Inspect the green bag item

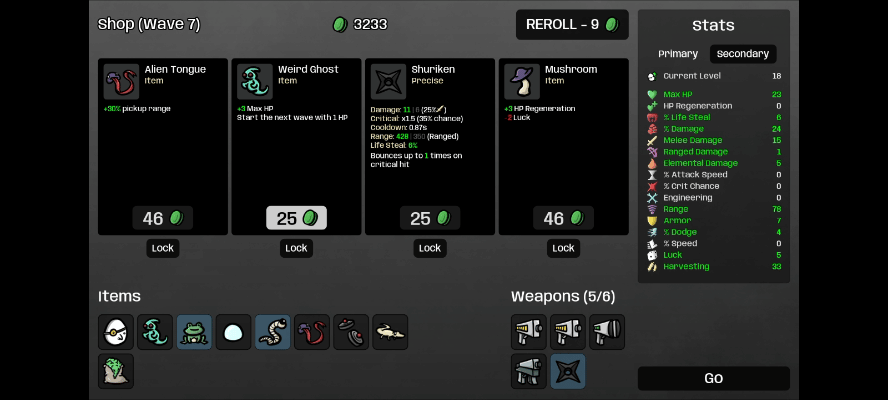[x=116, y=371]
